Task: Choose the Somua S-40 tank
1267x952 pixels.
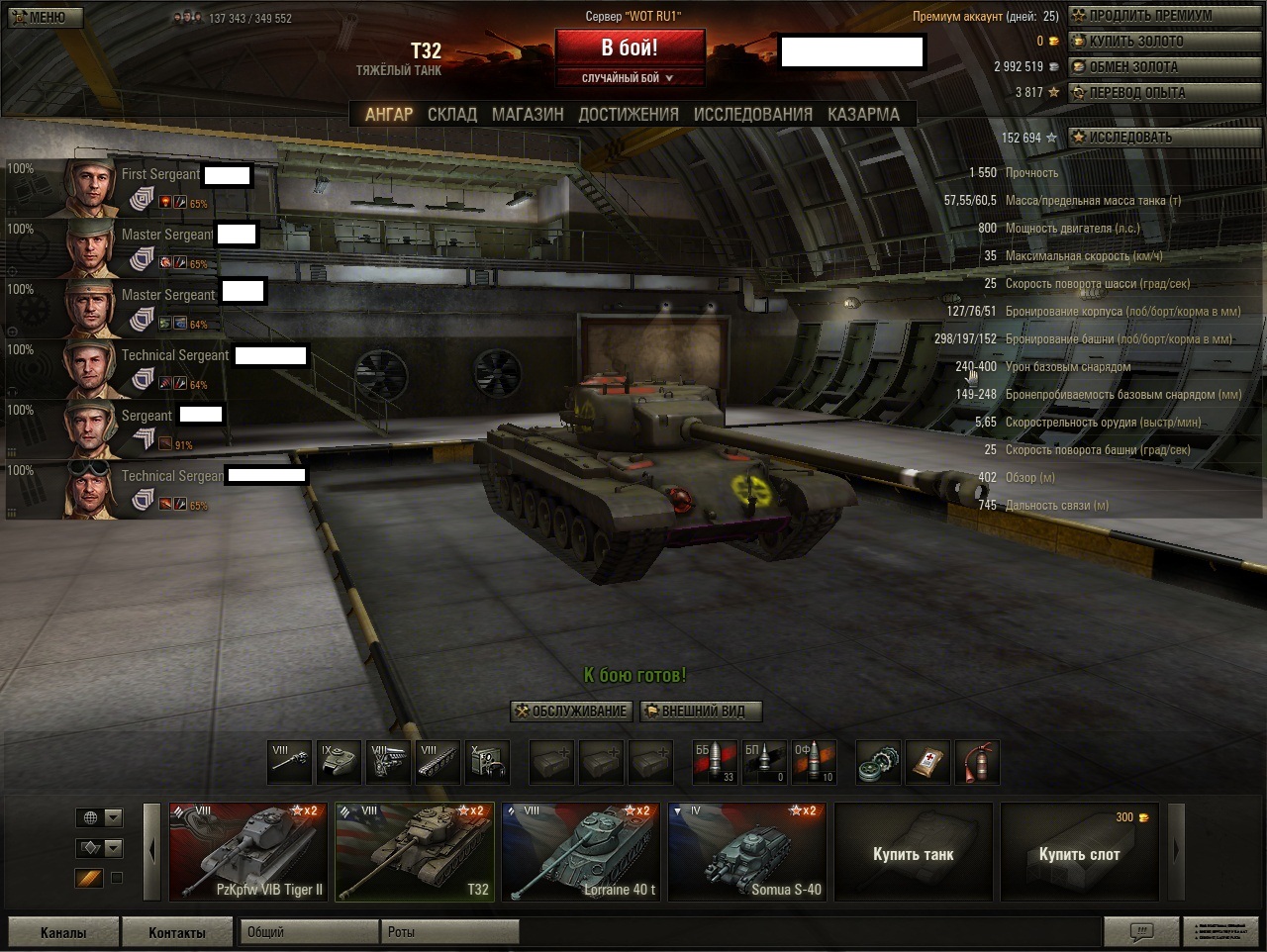Action: point(747,851)
